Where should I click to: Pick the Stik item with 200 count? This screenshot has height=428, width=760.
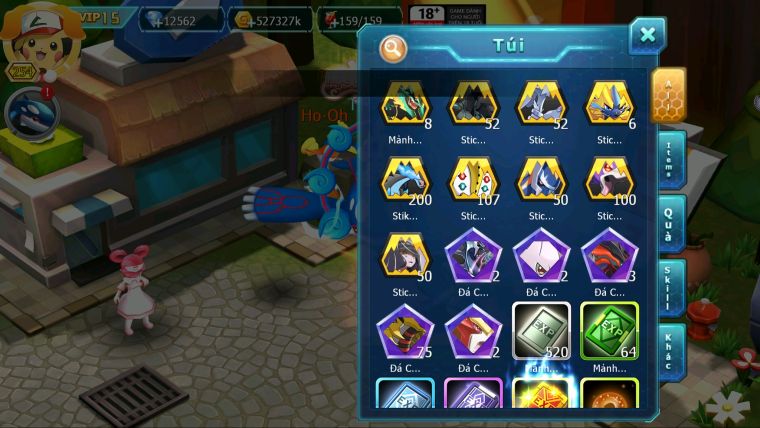pos(405,180)
